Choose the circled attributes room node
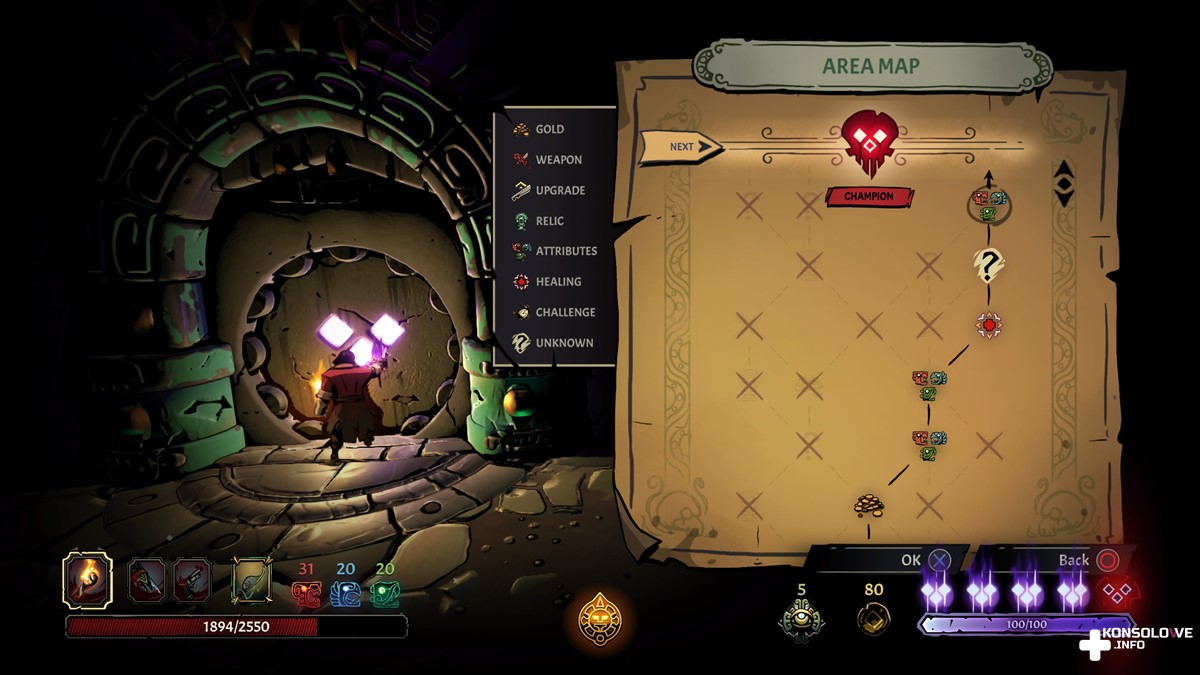This screenshot has height=675, width=1200. 989,205
